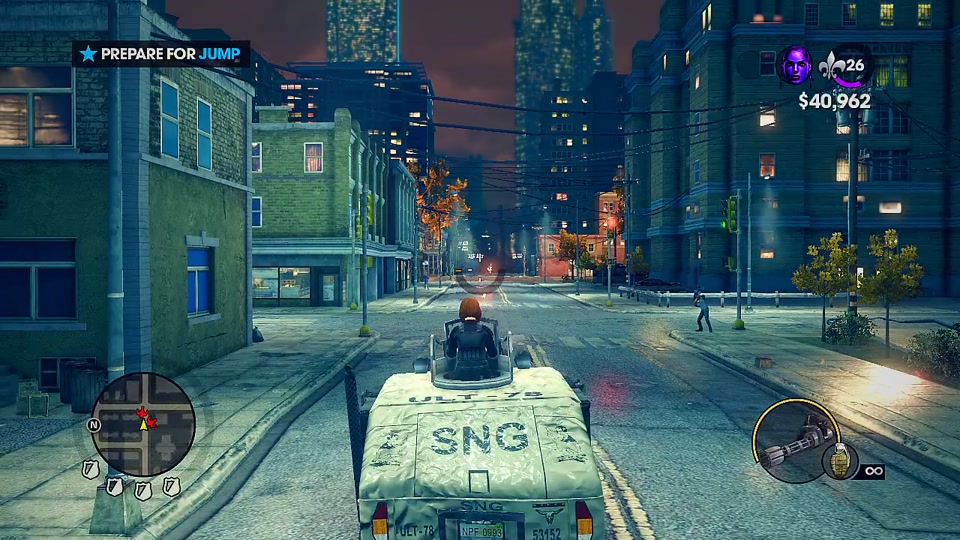
Task: Click the Prepare for Jump objective tracker
Action: coord(161,54)
